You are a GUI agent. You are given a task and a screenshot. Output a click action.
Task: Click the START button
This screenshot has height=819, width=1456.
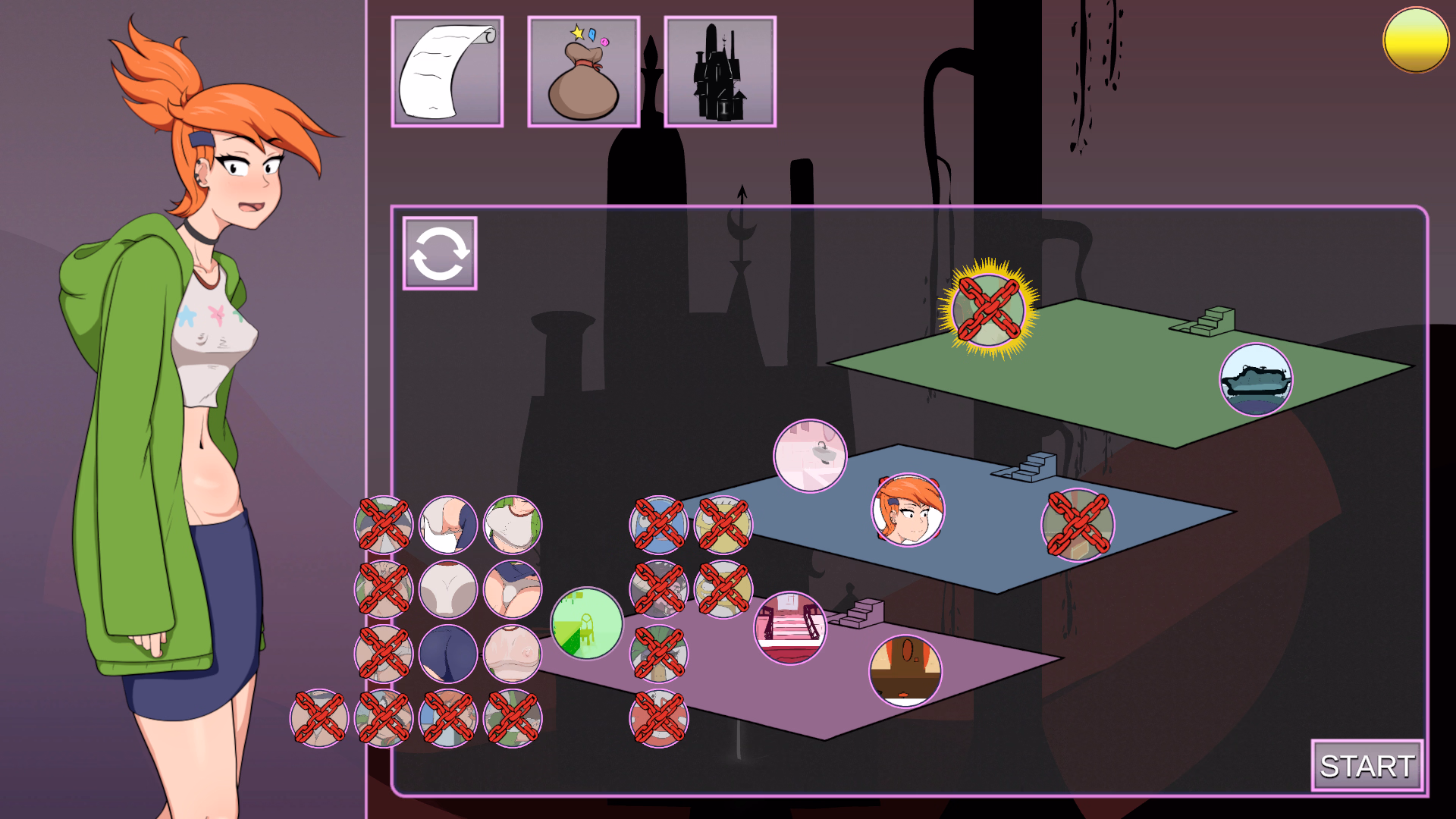coord(1367,767)
